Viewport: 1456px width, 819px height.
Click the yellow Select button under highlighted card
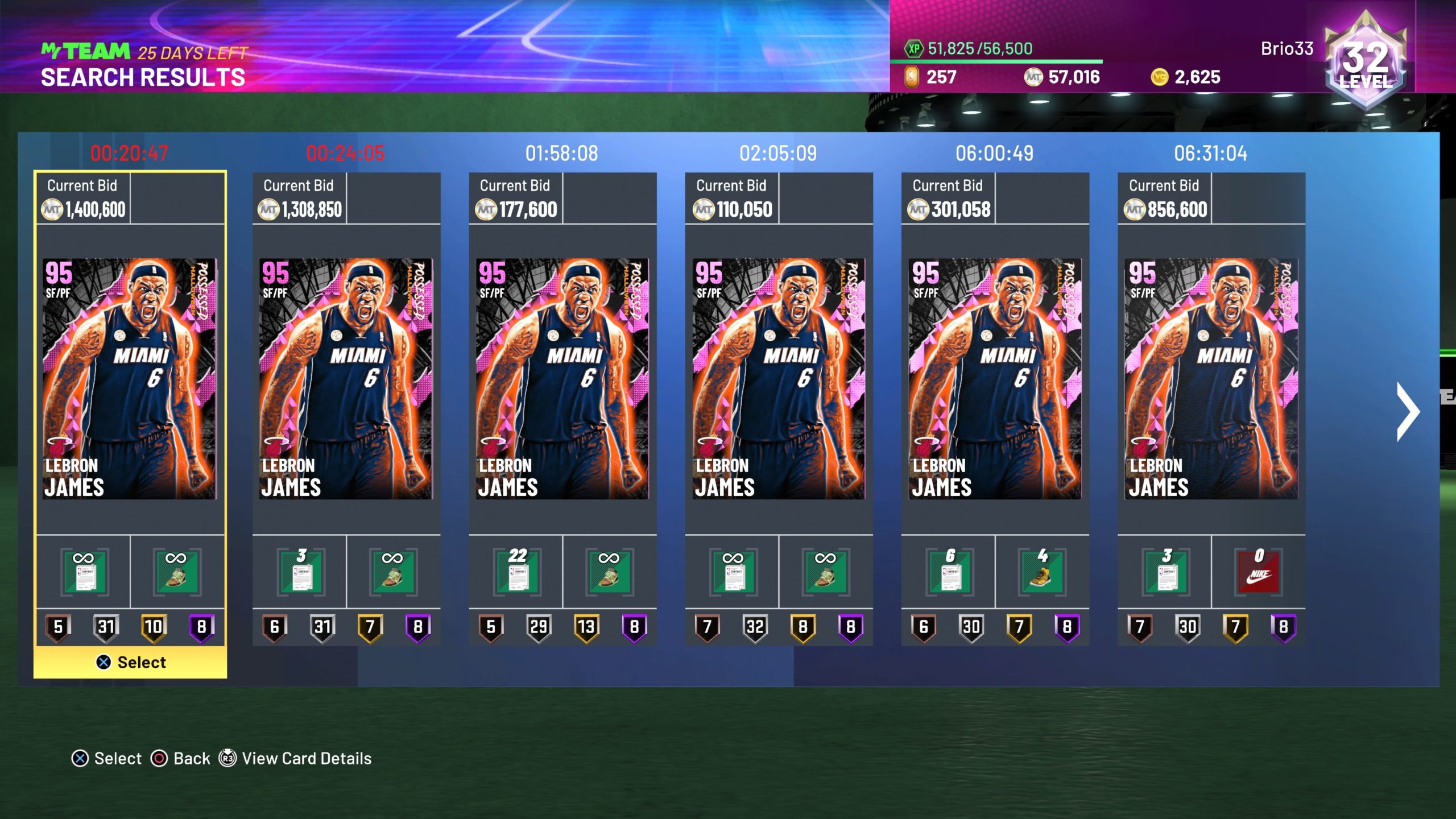130,662
